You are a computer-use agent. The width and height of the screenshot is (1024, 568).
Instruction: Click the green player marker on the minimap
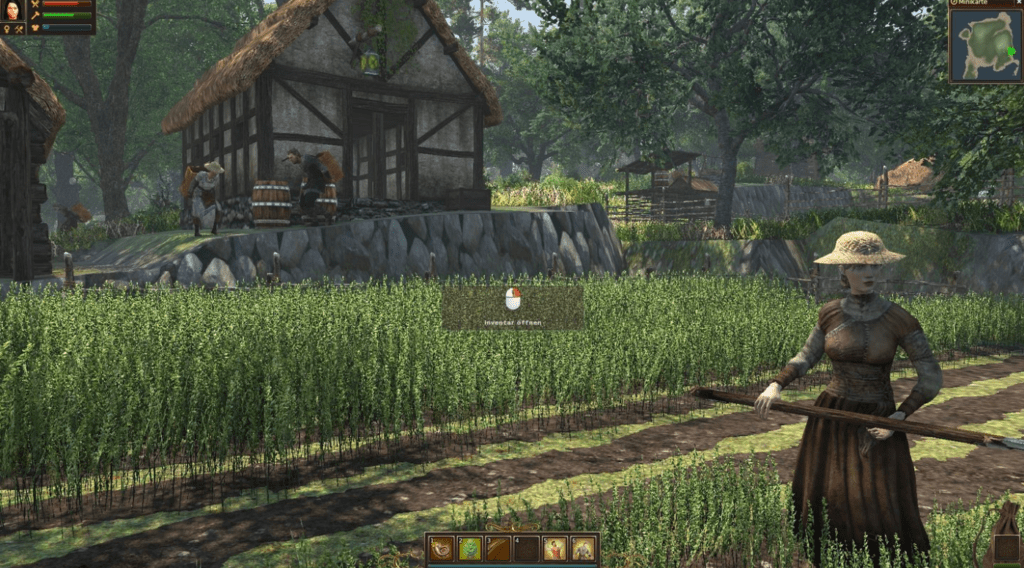1011,51
